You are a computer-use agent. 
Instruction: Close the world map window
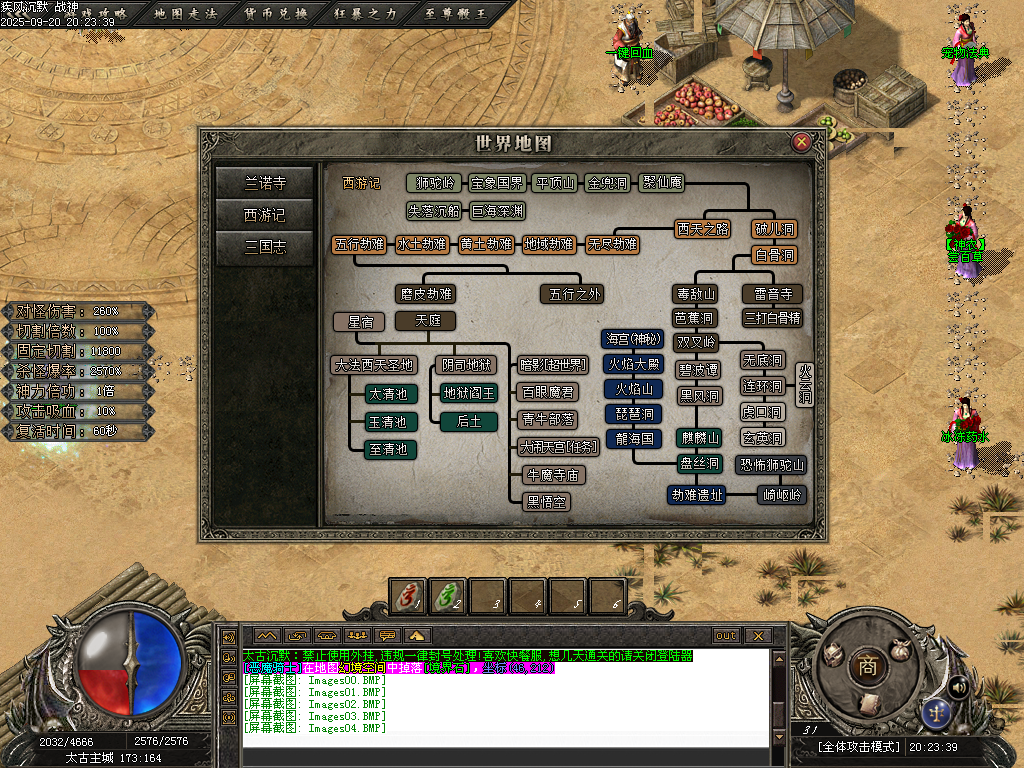point(801,143)
